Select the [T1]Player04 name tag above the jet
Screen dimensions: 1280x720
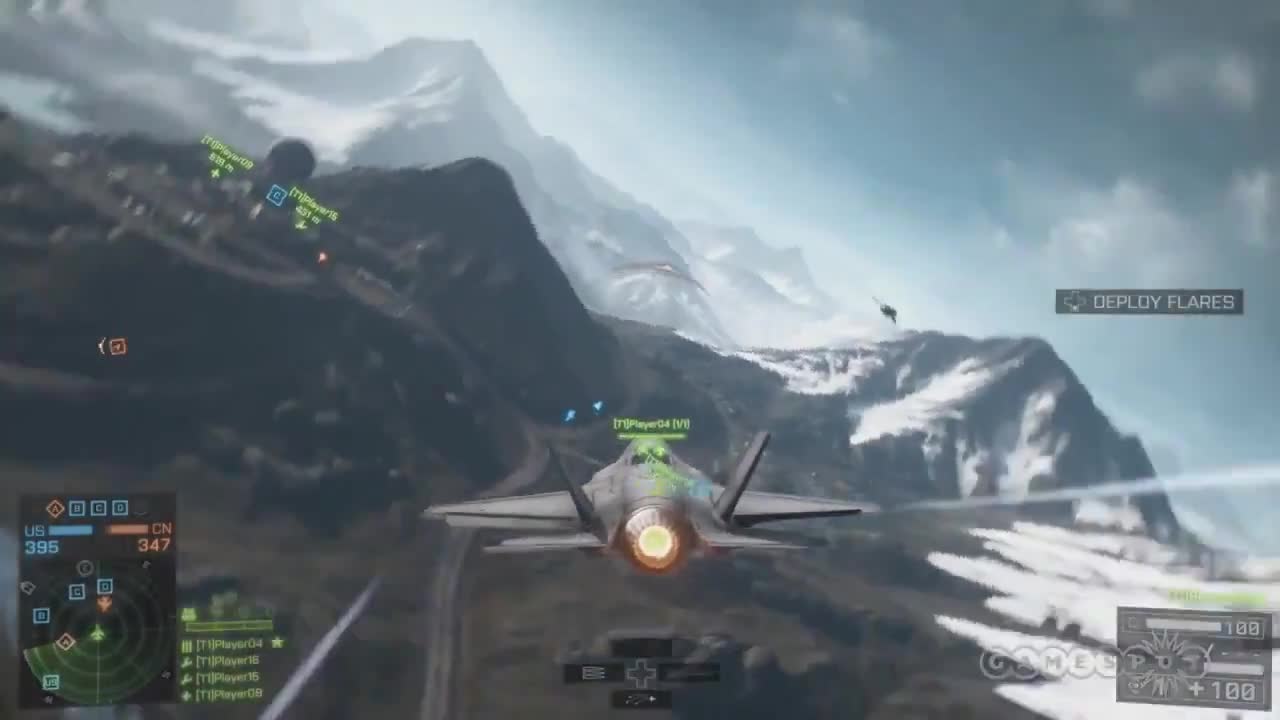[x=652, y=423]
